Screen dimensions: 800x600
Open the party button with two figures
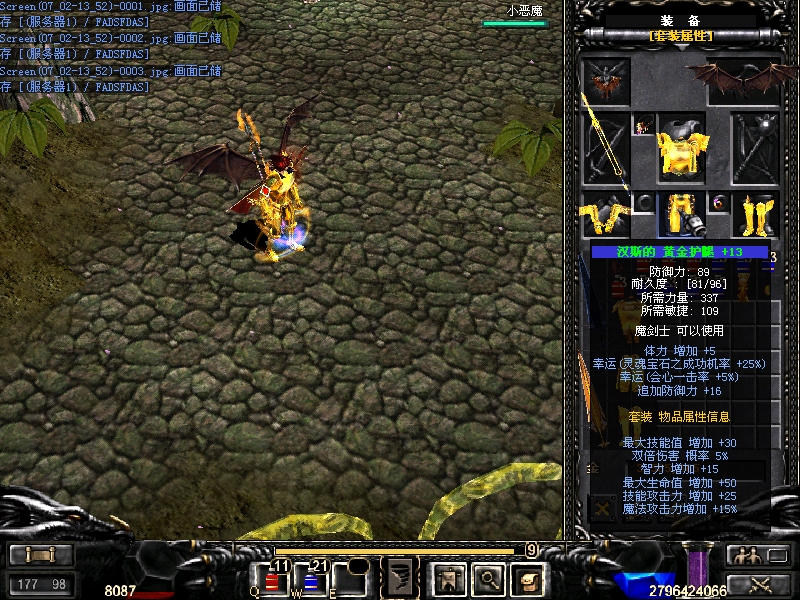tap(745, 555)
